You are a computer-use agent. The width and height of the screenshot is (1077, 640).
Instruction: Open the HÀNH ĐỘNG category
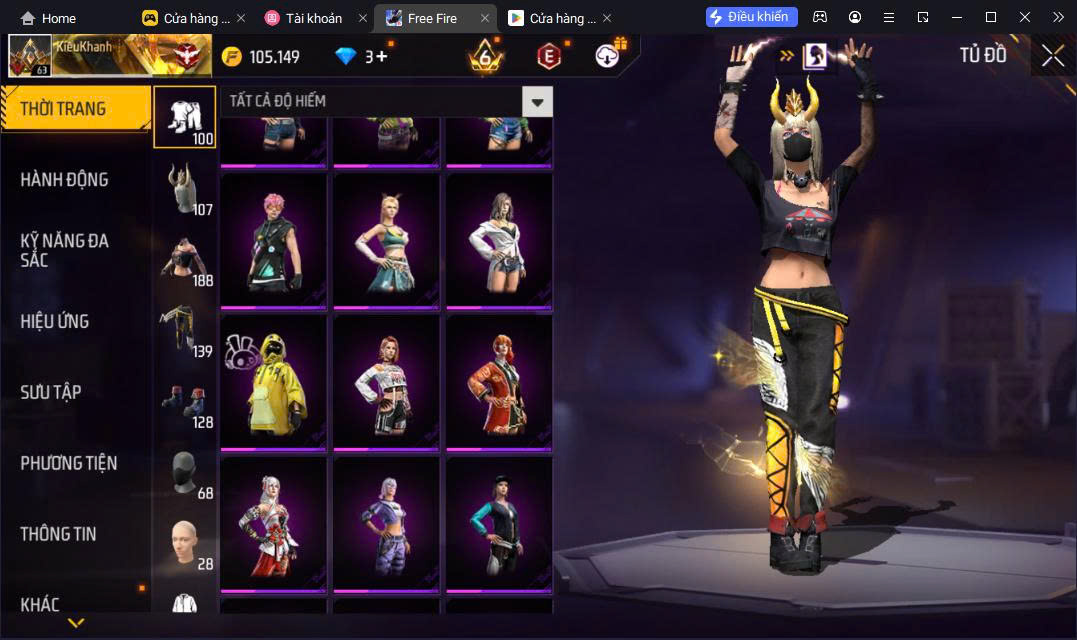(x=65, y=180)
